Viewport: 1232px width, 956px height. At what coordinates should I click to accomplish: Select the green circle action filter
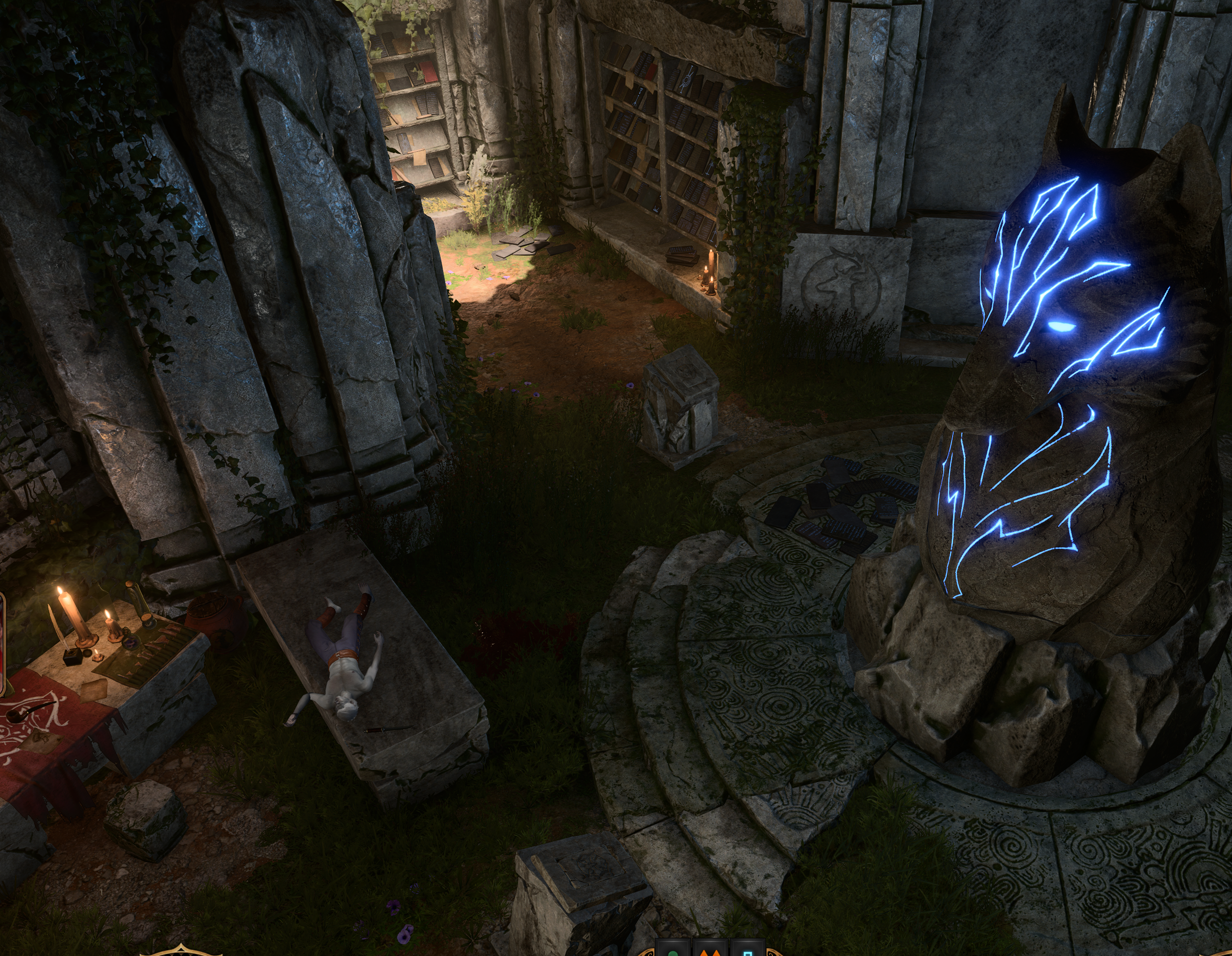point(673,951)
